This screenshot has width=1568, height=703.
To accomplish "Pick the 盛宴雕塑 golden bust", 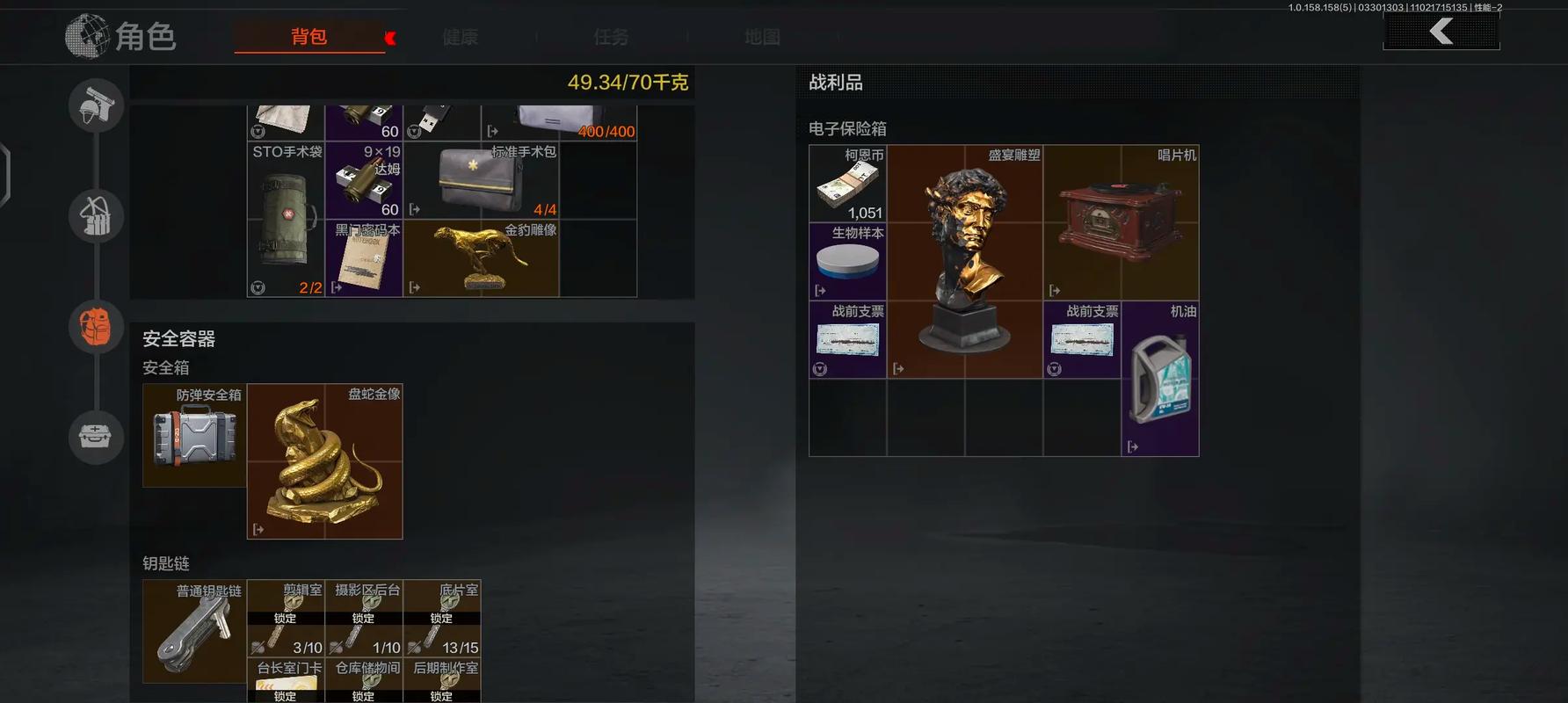I will (x=964, y=262).
